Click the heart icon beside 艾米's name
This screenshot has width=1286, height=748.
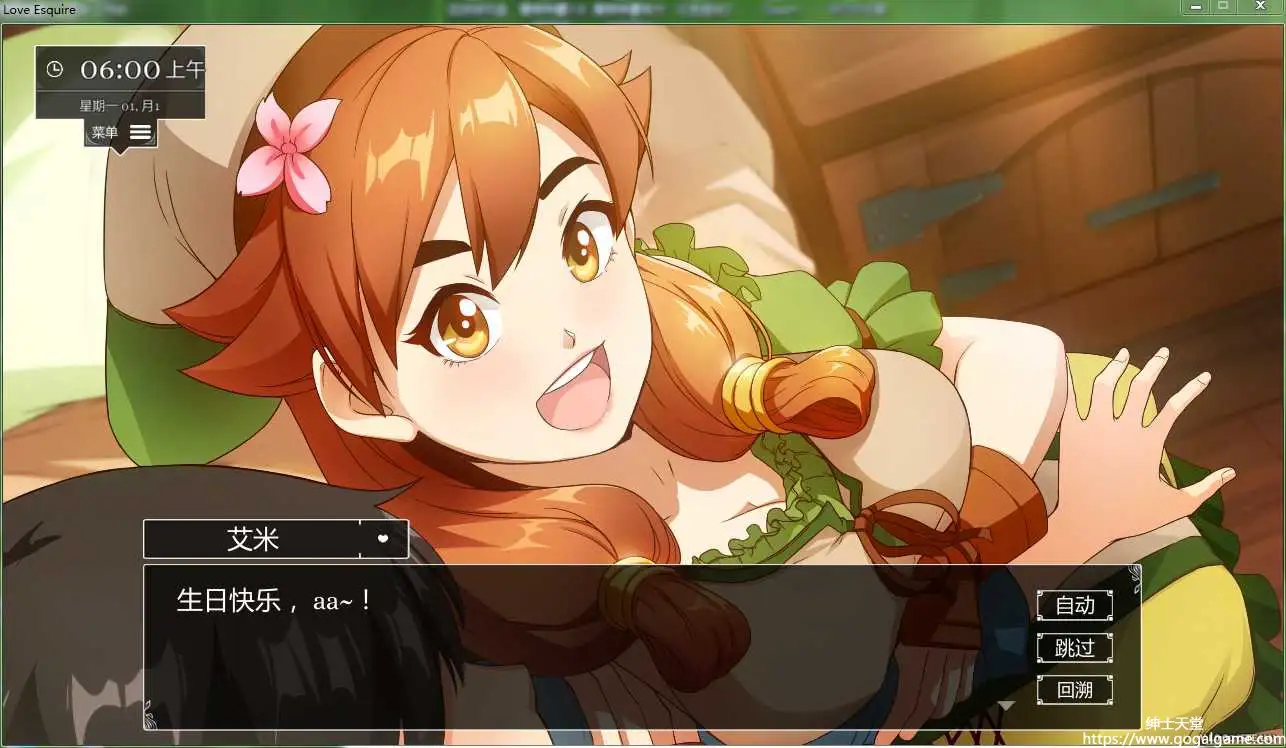pyautogui.click(x=383, y=538)
